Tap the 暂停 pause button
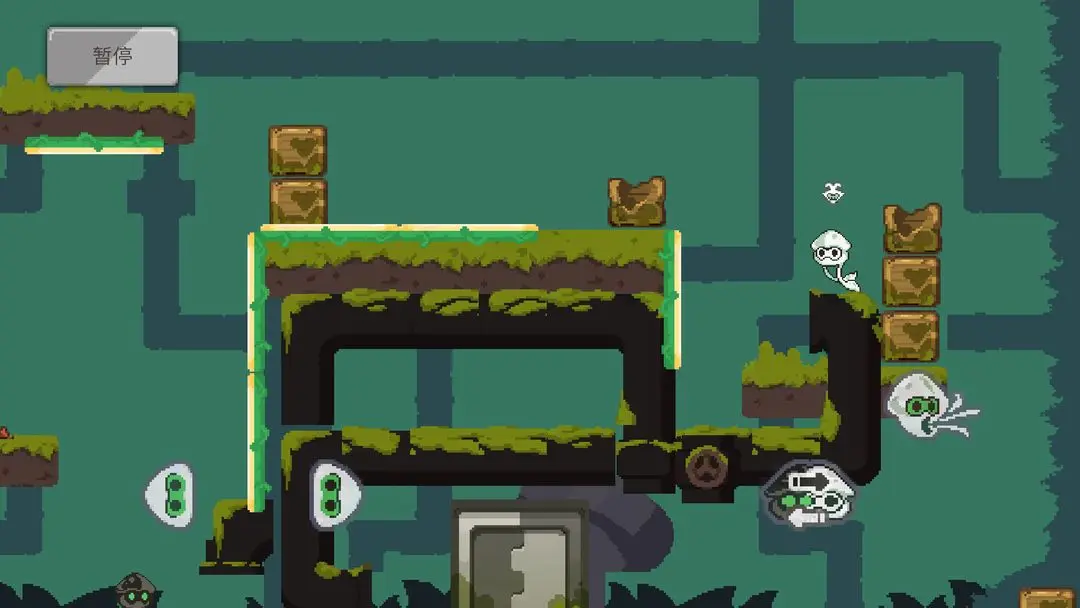This screenshot has height=608, width=1080. click(x=113, y=56)
